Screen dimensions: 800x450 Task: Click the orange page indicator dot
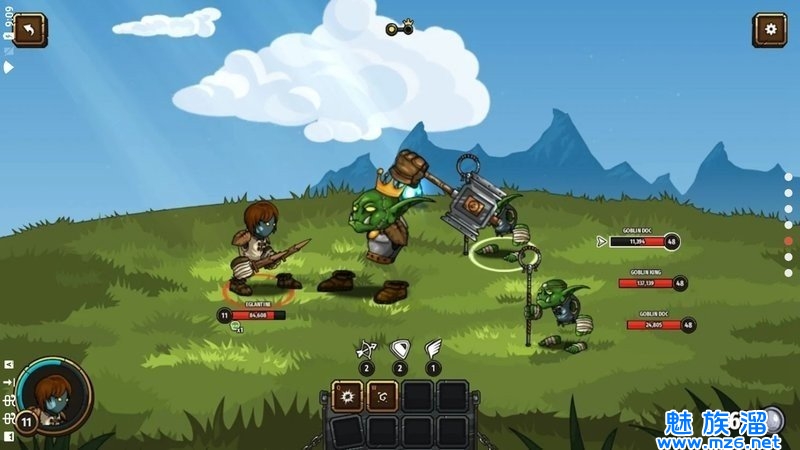point(788,241)
